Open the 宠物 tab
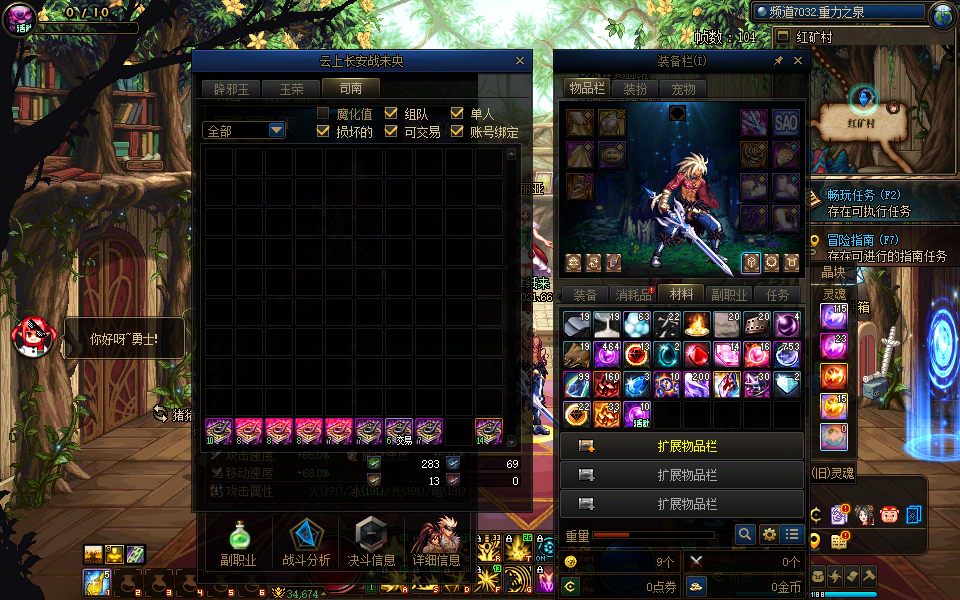 click(683, 89)
